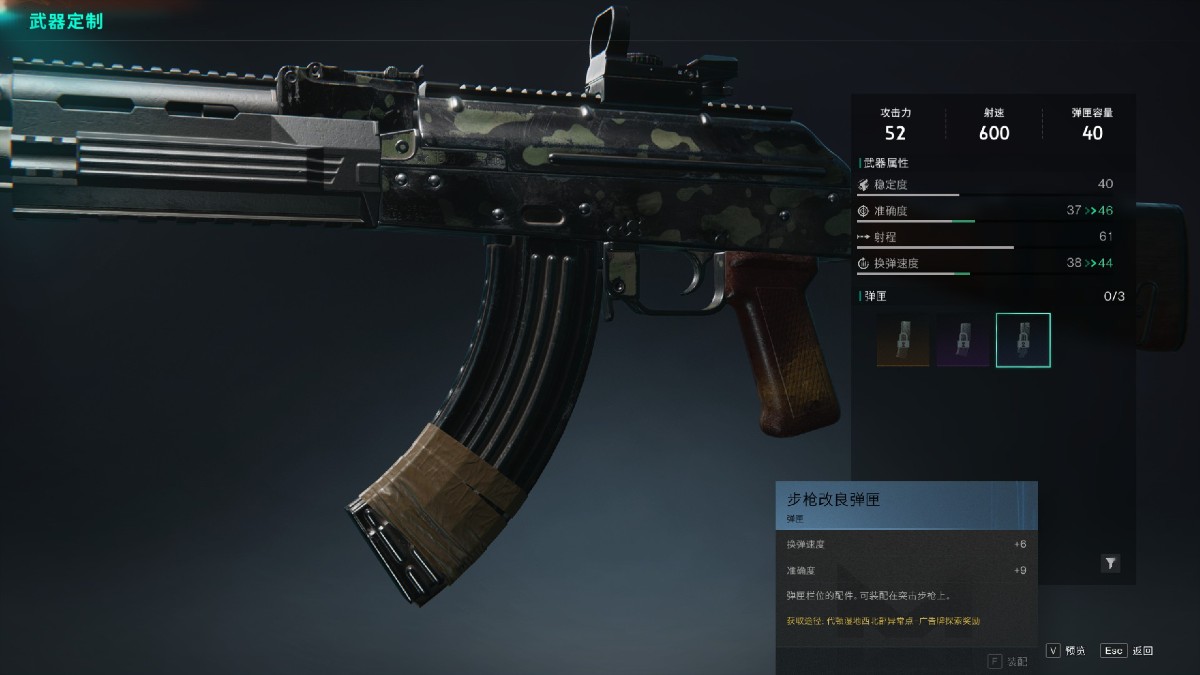Go back with the 返回 button
This screenshot has width=1200, height=675.
point(1127,650)
